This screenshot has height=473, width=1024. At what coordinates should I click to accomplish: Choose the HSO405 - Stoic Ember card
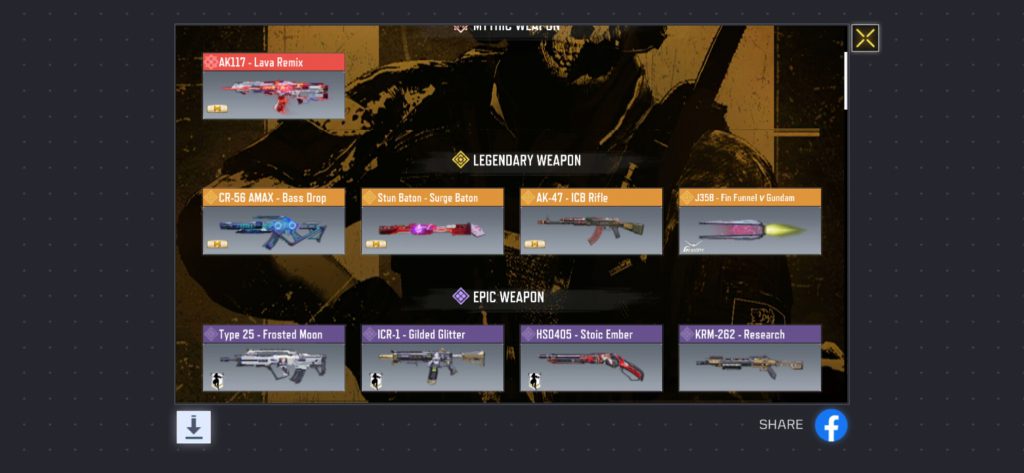(x=591, y=358)
